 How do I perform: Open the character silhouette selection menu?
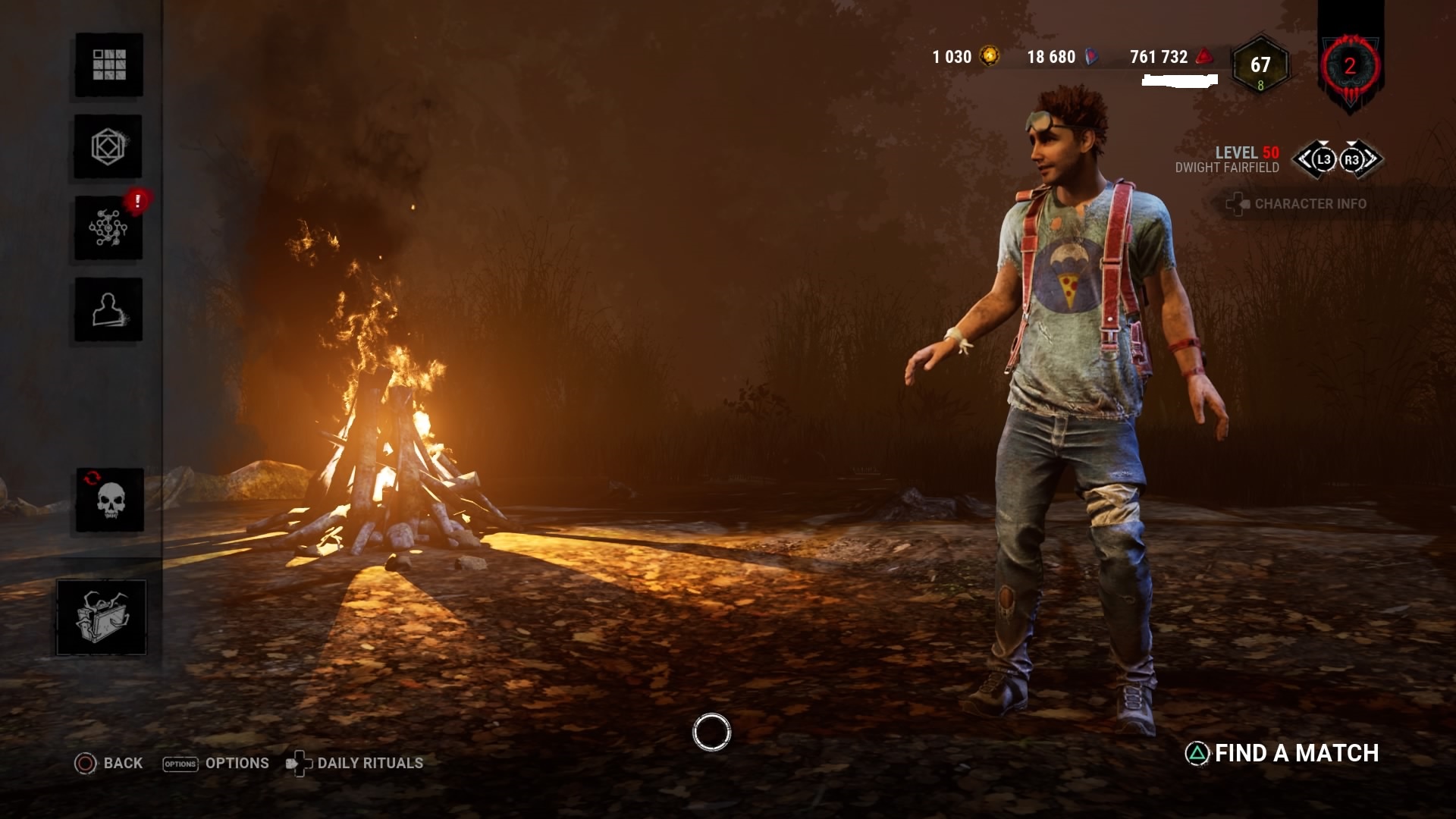point(108,309)
